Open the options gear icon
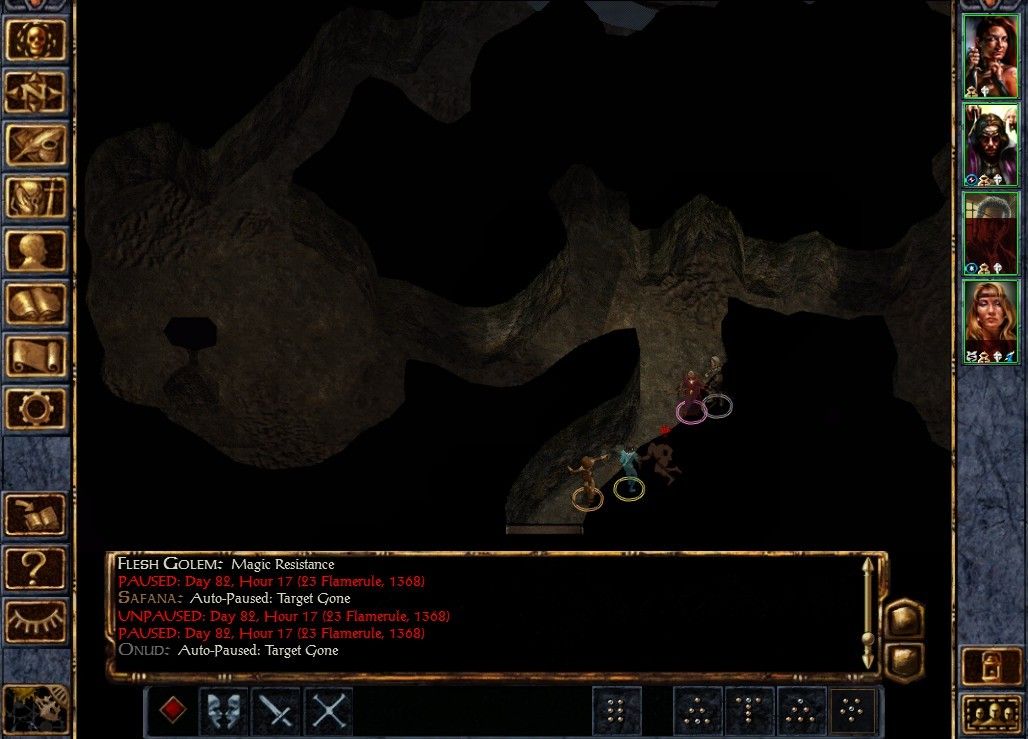This screenshot has width=1028, height=739. 36,409
